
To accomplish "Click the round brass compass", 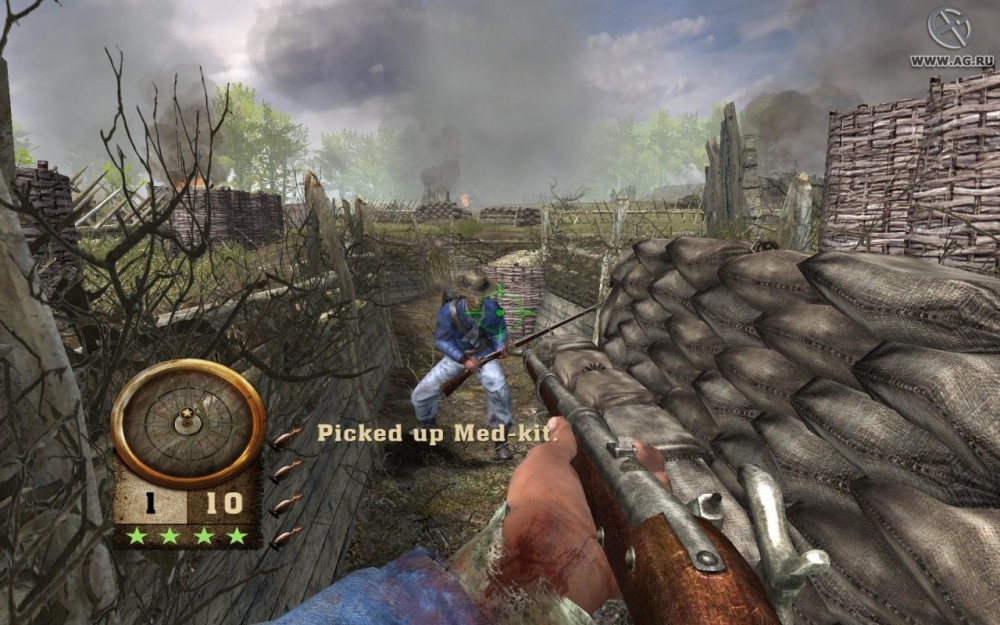I will 187,421.
